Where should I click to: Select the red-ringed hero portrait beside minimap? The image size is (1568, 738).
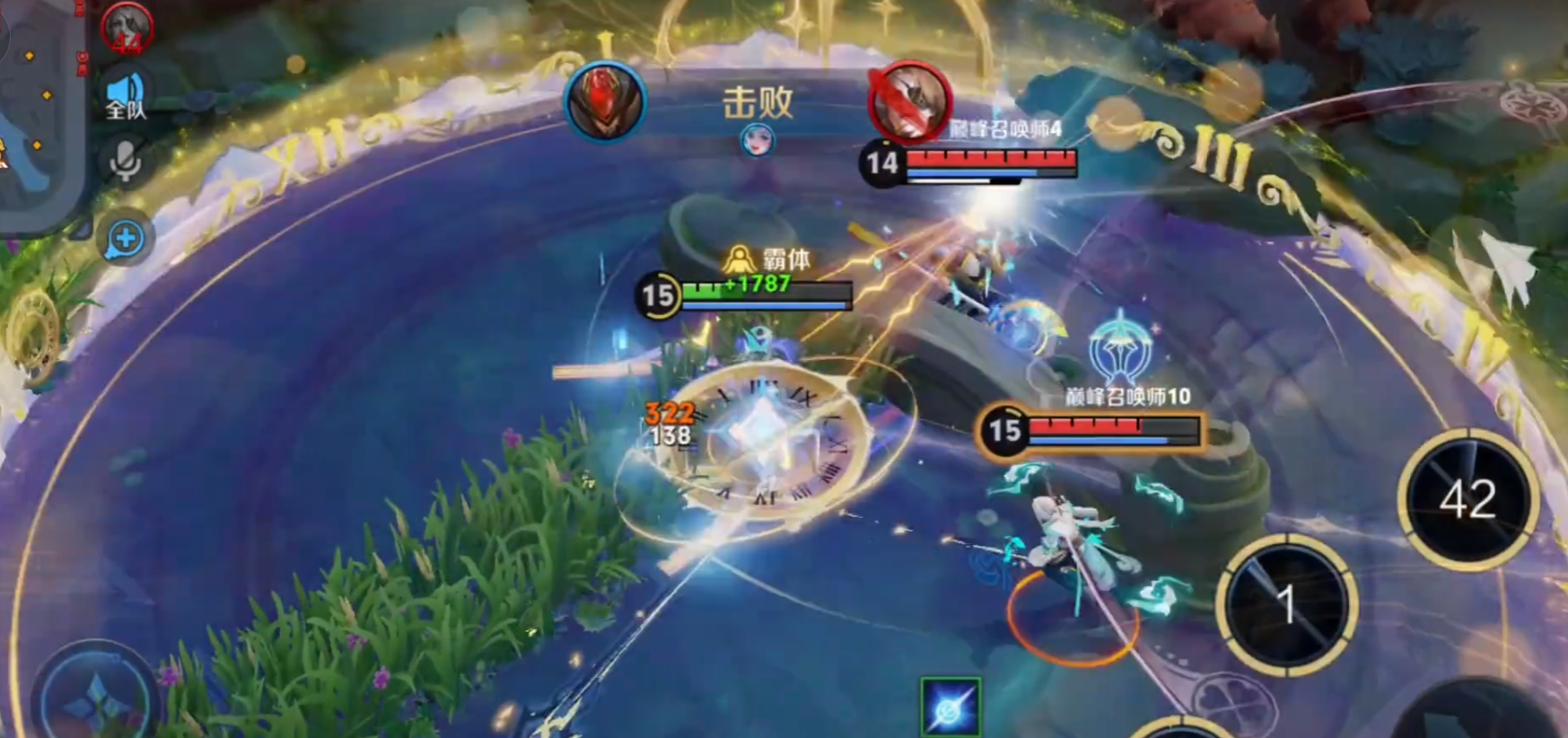[x=127, y=27]
